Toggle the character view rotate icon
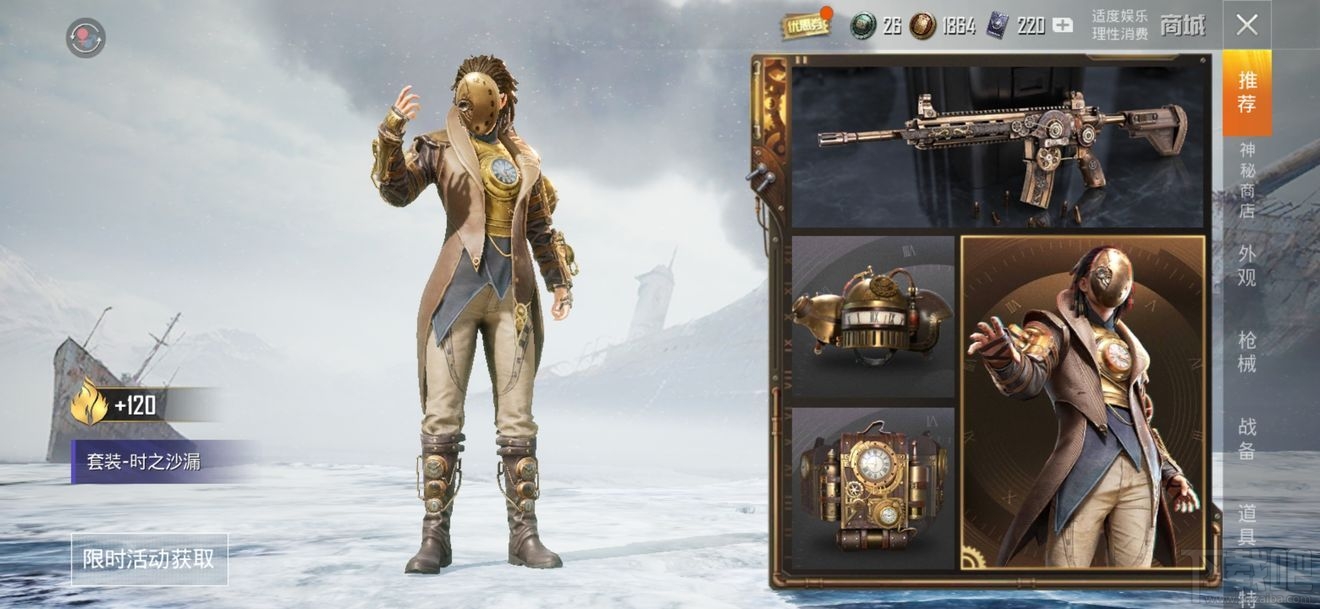The image size is (1320, 609). pos(86,38)
